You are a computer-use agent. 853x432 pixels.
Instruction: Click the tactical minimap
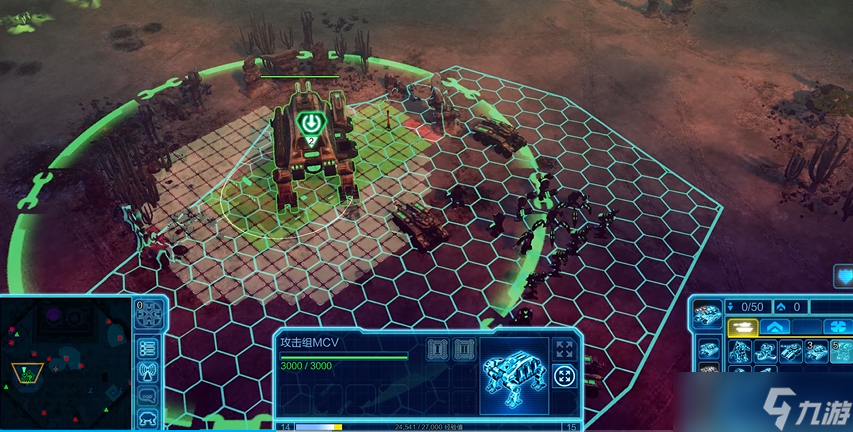coord(65,365)
